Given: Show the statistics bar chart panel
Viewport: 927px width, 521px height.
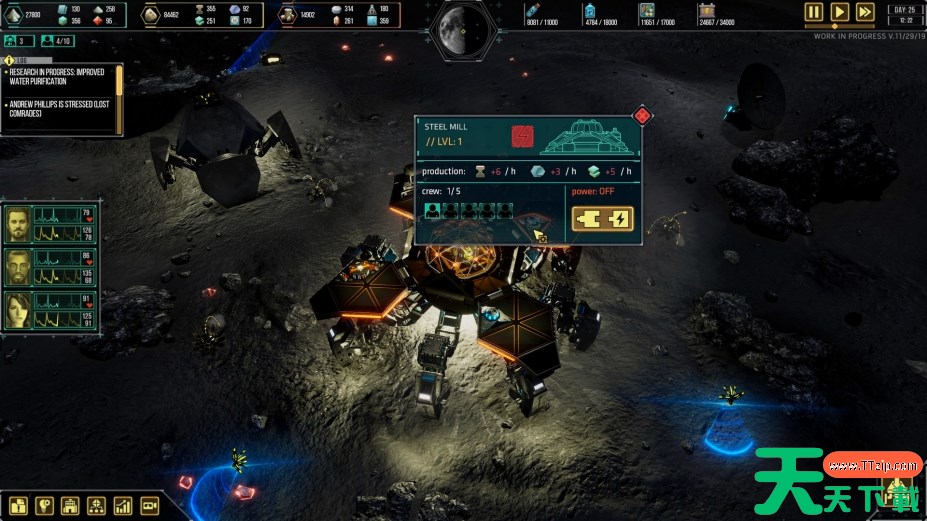Looking at the screenshot, I should pos(123,506).
